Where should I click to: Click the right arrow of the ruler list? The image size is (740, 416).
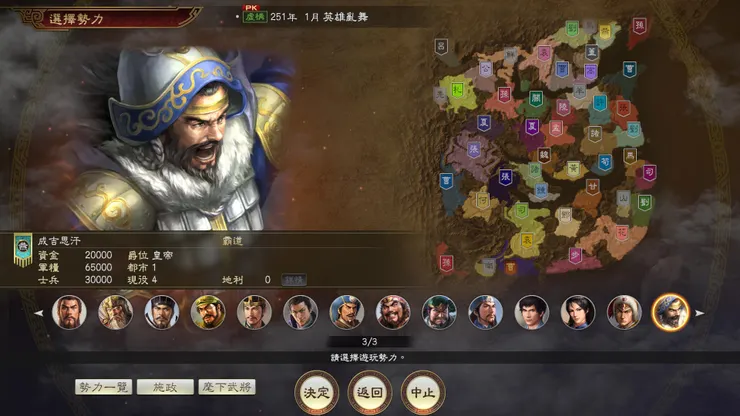[699, 313]
